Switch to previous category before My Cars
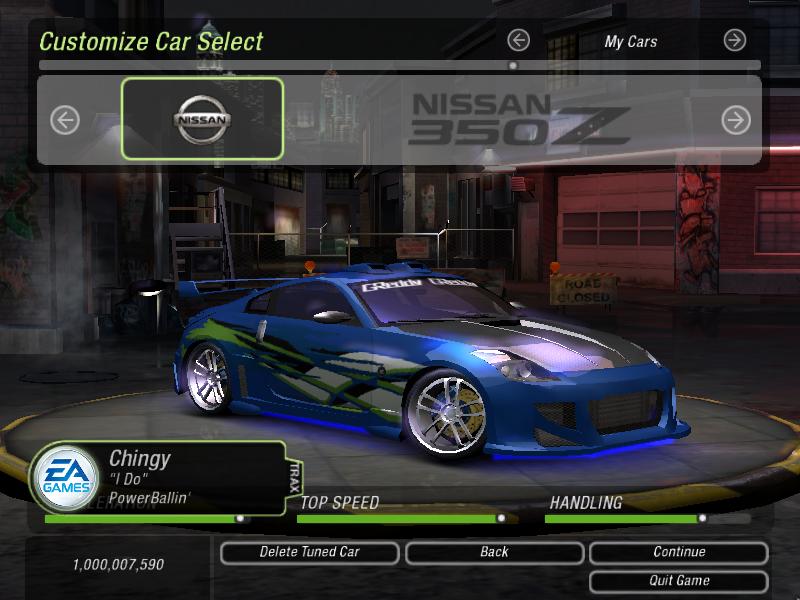Image resolution: width=800 pixels, height=600 pixels. [x=518, y=40]
